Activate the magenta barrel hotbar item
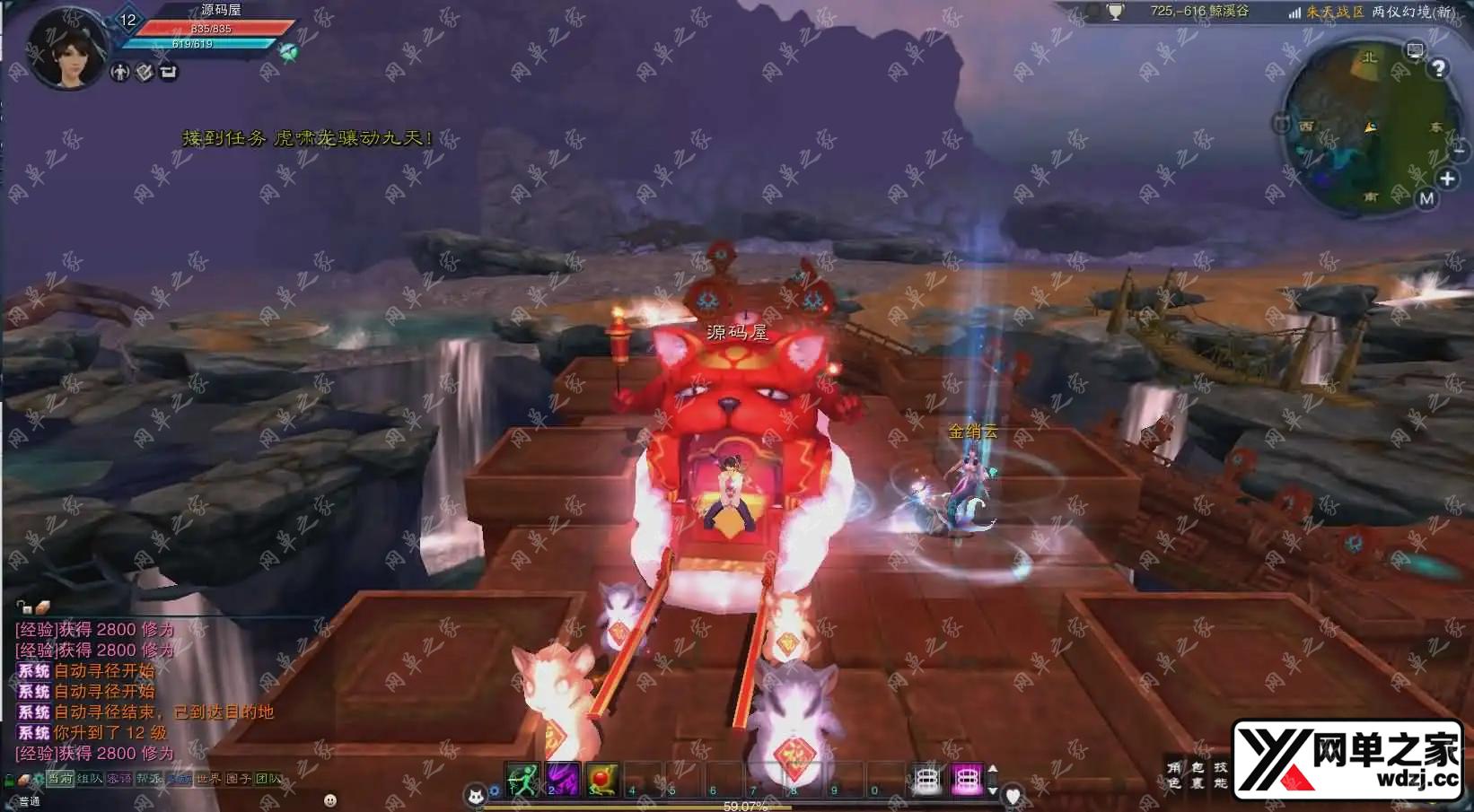The image size is (1474, 812). pos(966,780)
